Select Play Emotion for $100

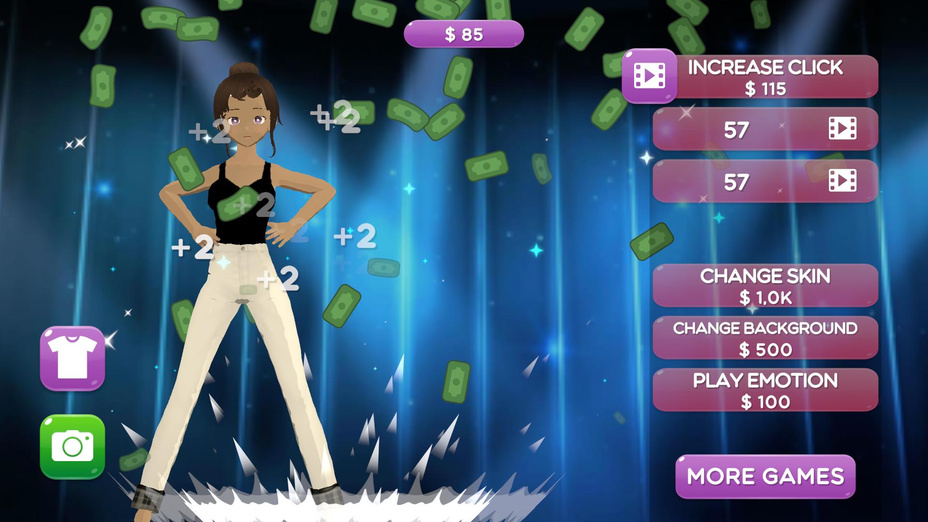(765, 390)
